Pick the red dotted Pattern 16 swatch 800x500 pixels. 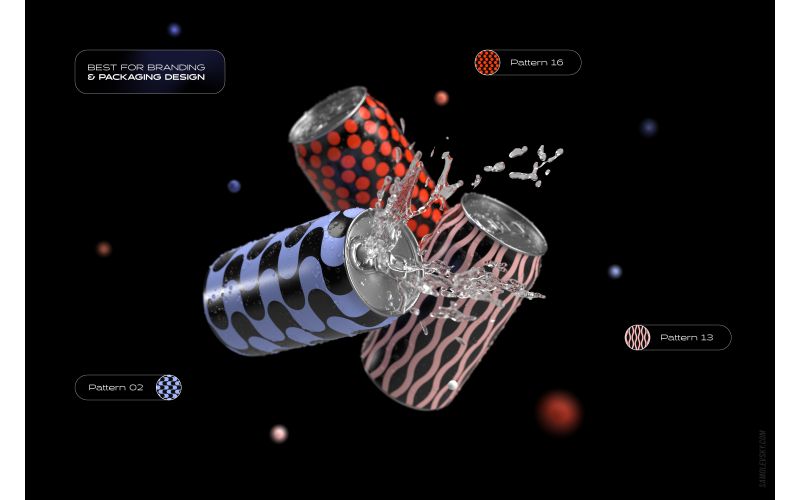tap(488, 63)
